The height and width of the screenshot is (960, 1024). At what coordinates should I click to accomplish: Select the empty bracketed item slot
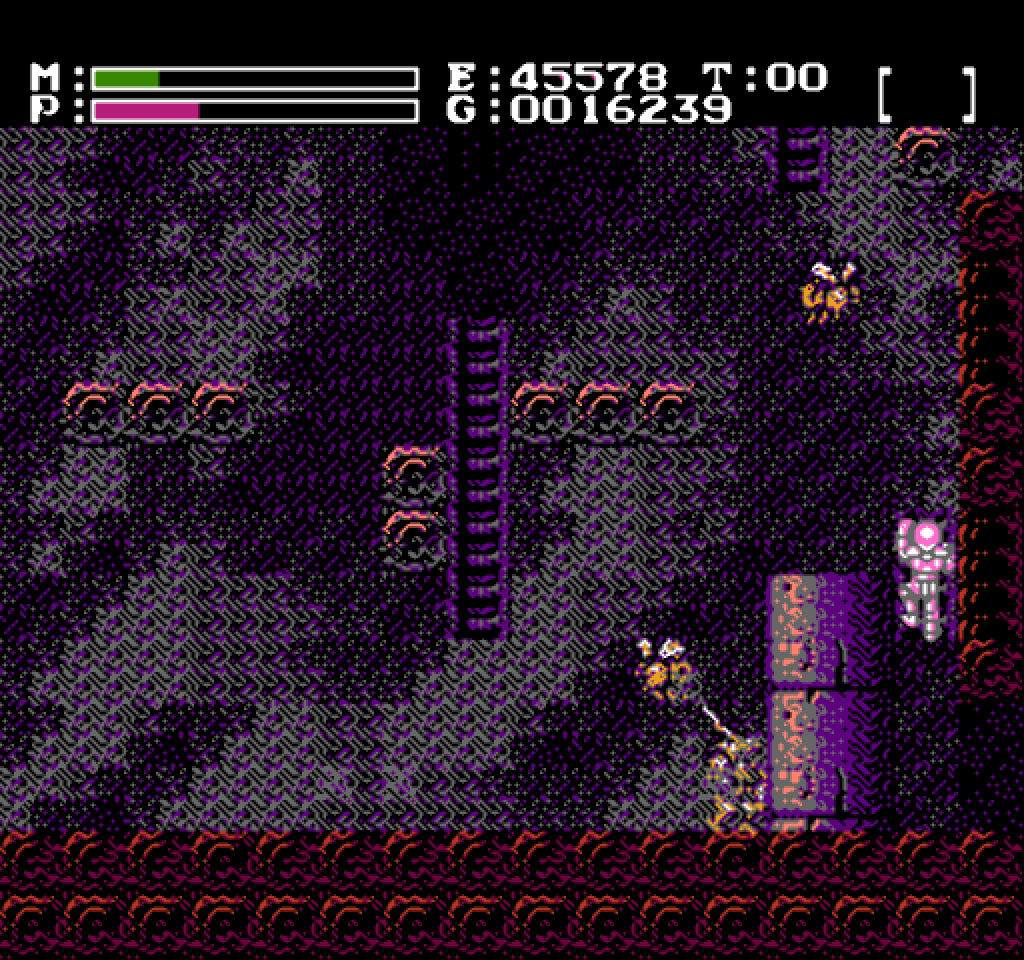[926, 94]
